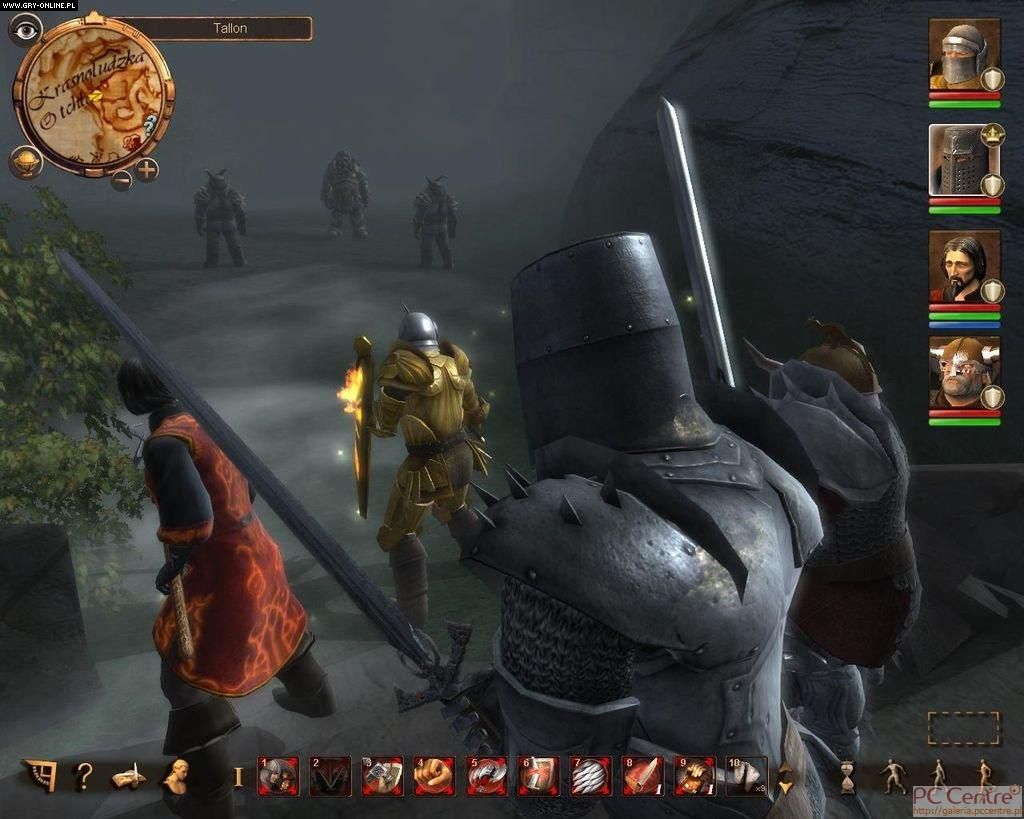Open the journal book with quill
The width and height of the screenshot is (1024, 819).
(127, 775)
